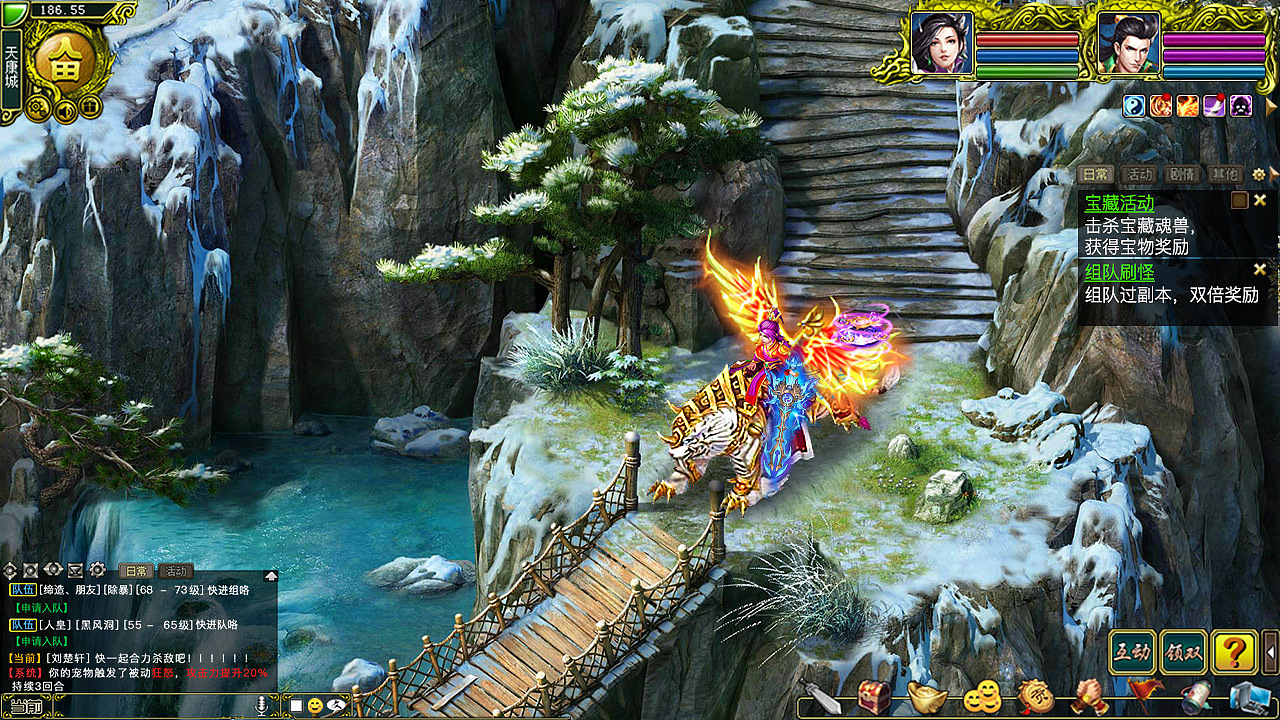The height and width of the screenshot is (720, 1280).
Task: Close the 宝藏活动 quest entry
Action: pyautogui.click(x=1260, y=200)
